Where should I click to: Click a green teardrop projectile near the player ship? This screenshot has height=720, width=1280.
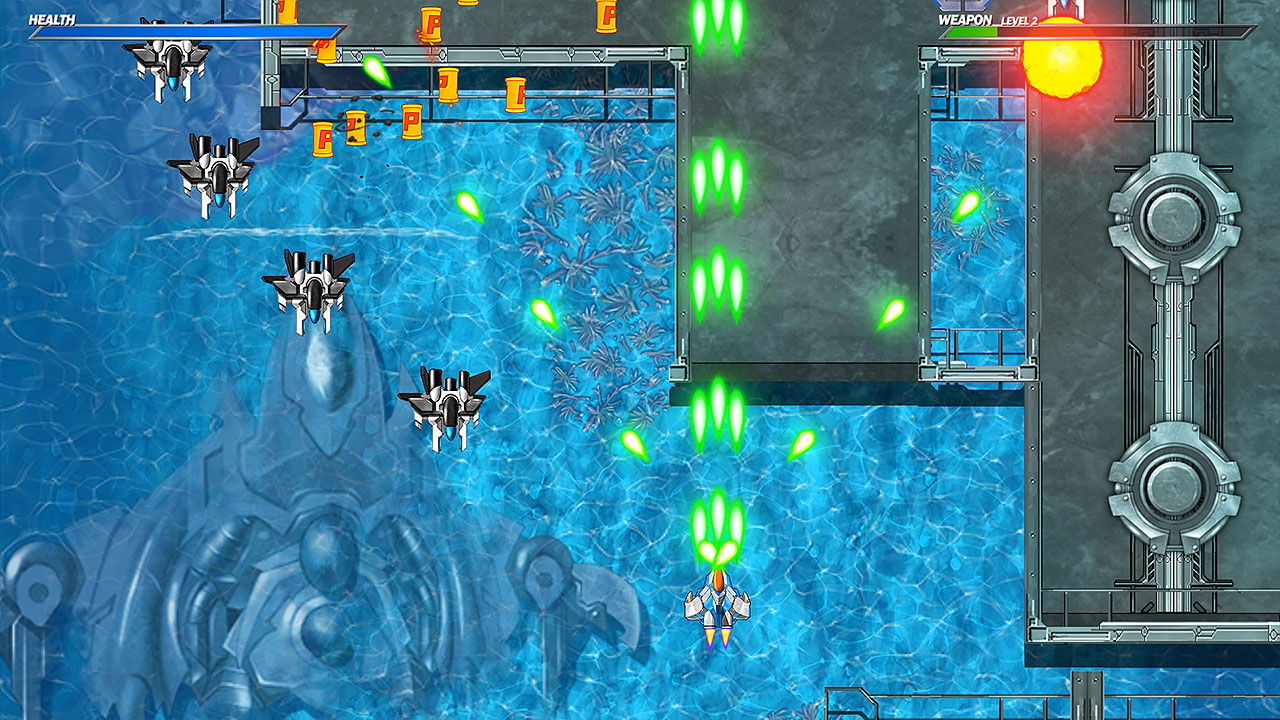tap(633, 445)
